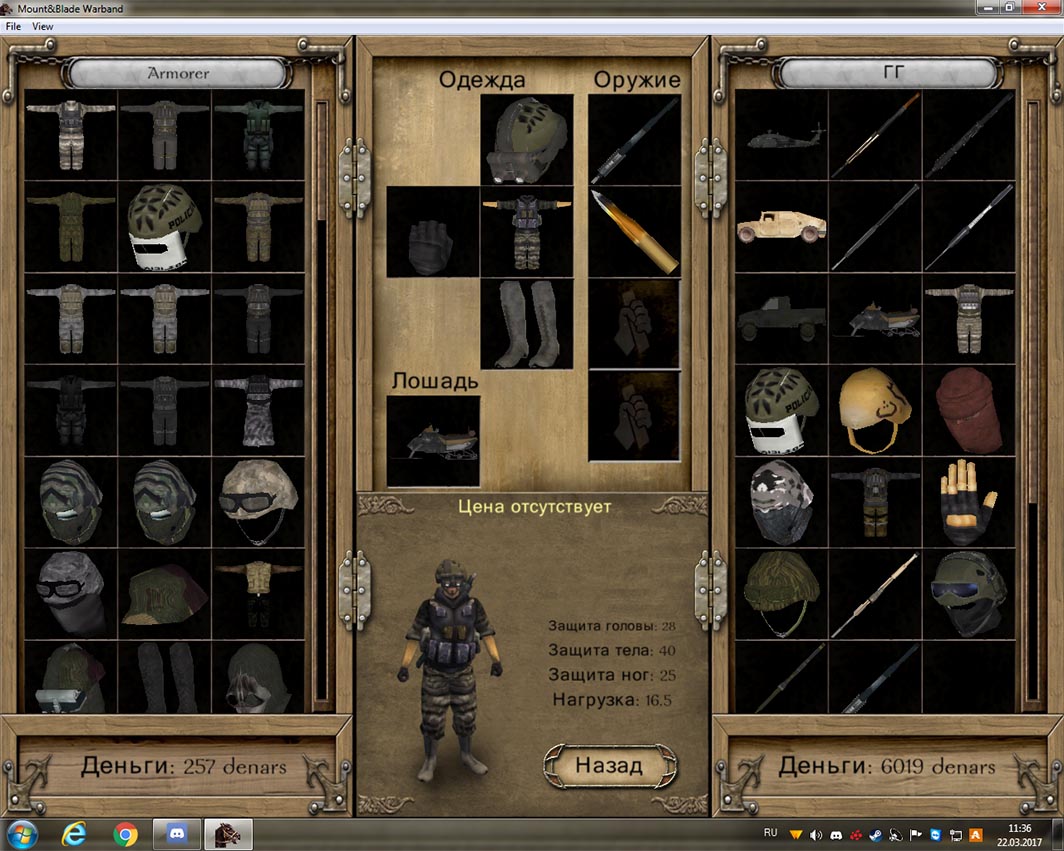Pick the equipped green helmet slot
Image resolution: width=1064 pixels, height=851 pixels.
(x=527, y=139)
